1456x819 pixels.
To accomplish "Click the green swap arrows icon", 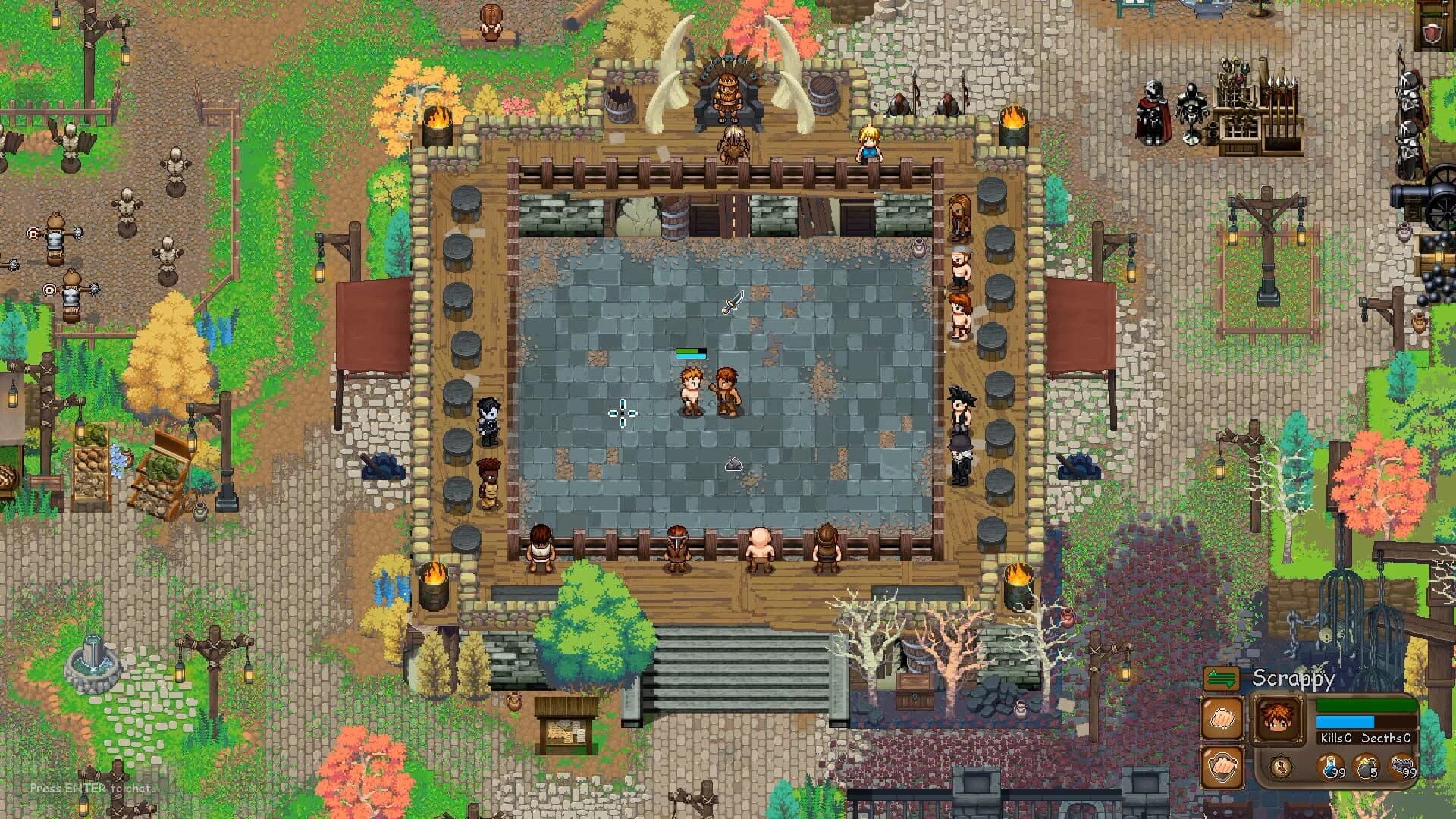I will 1221,678.
